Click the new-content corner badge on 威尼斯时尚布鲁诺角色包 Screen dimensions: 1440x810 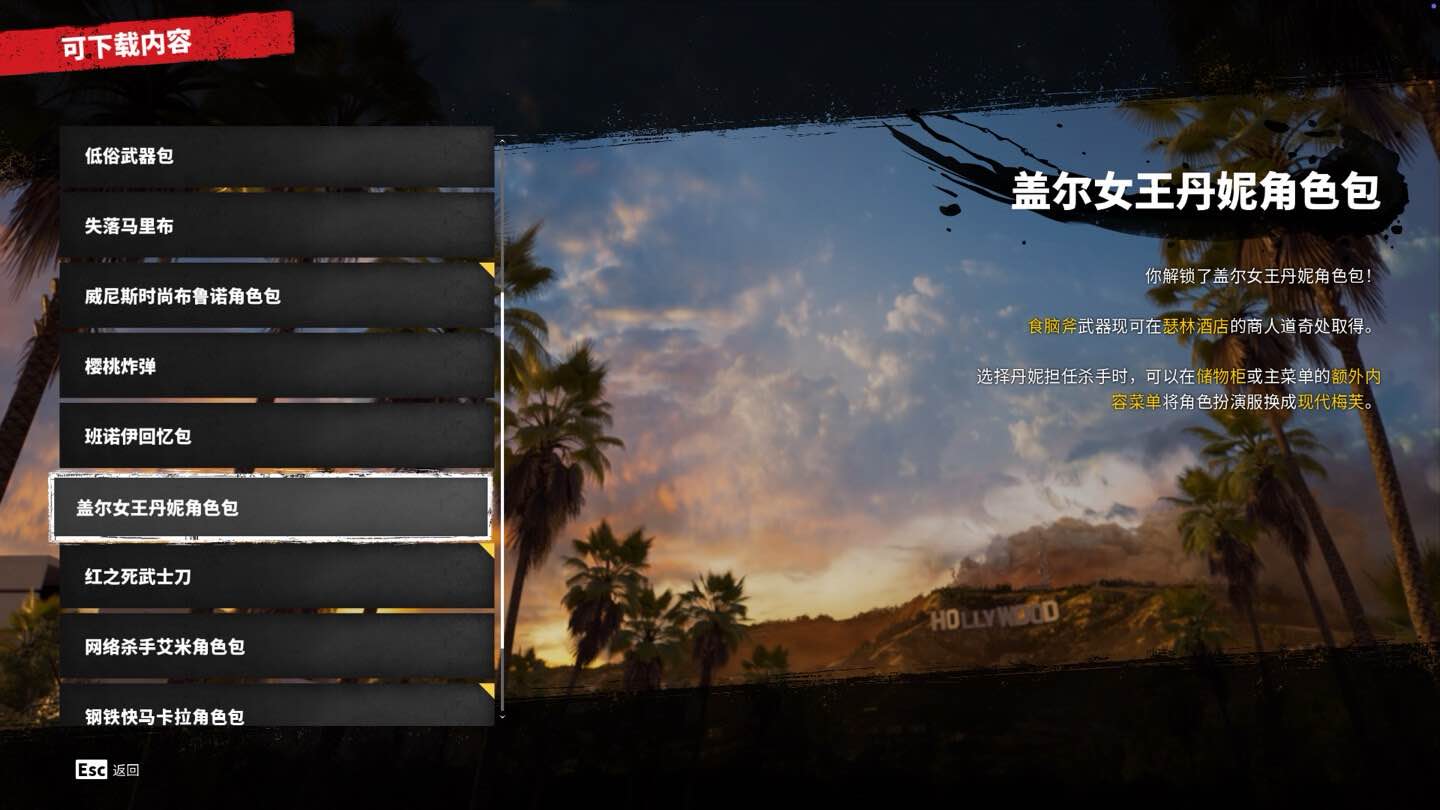486,268
